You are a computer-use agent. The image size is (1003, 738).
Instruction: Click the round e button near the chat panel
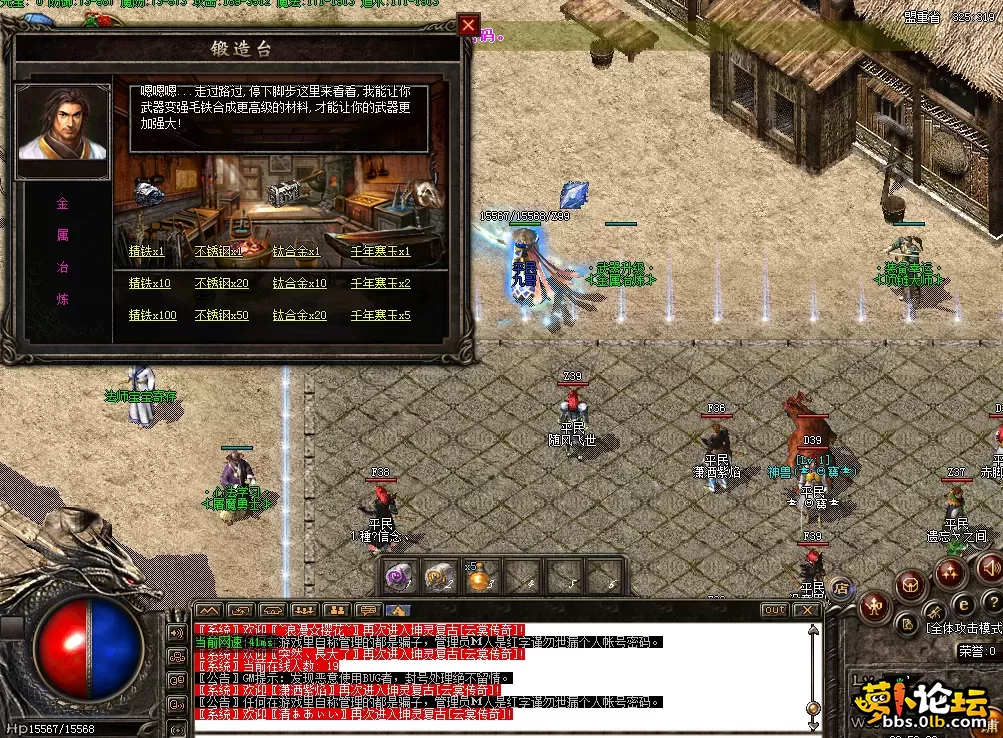click(963, 604)
